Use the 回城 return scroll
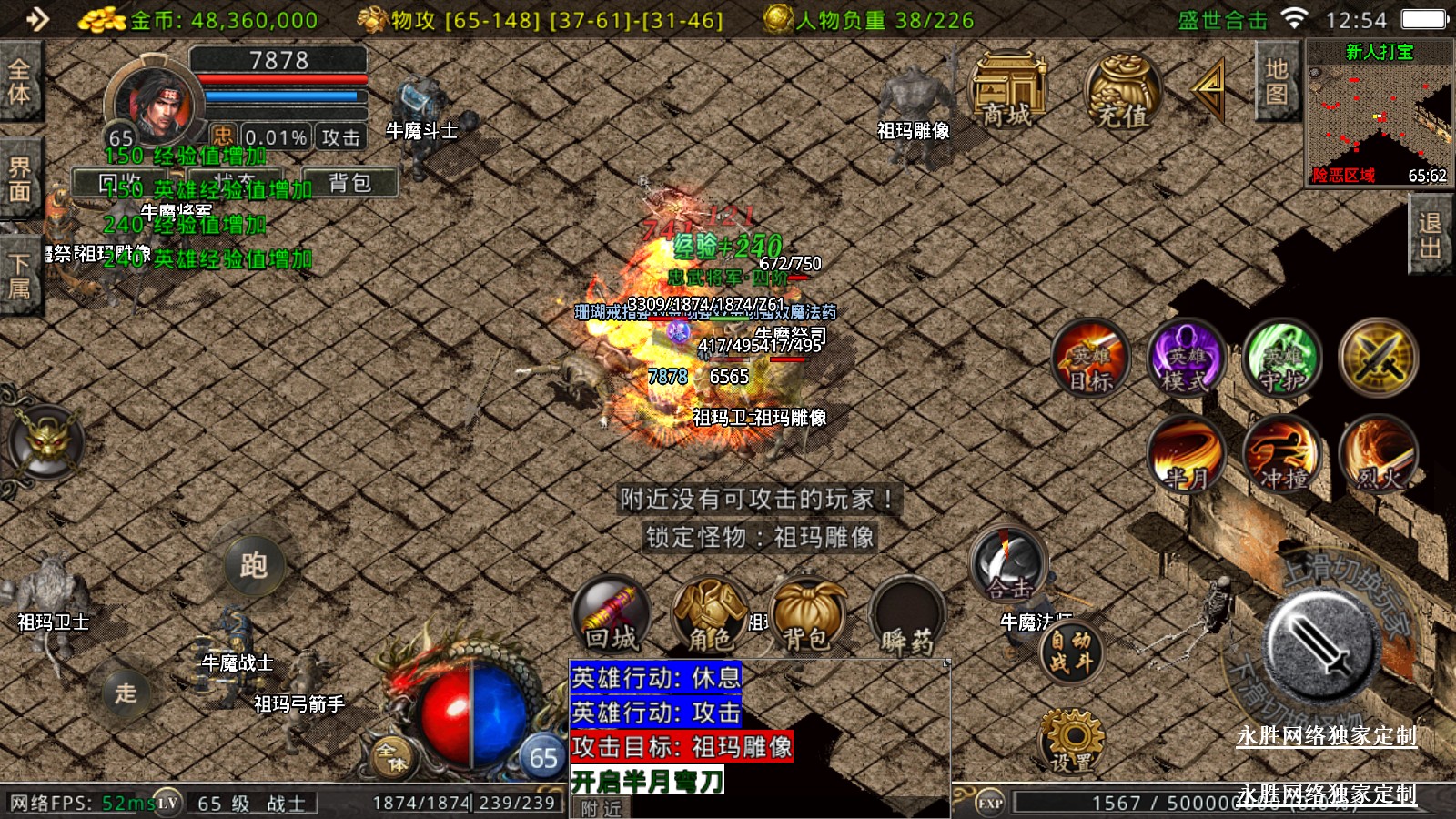Viewport: 1456px width, 819px height. tap(612, 616)
